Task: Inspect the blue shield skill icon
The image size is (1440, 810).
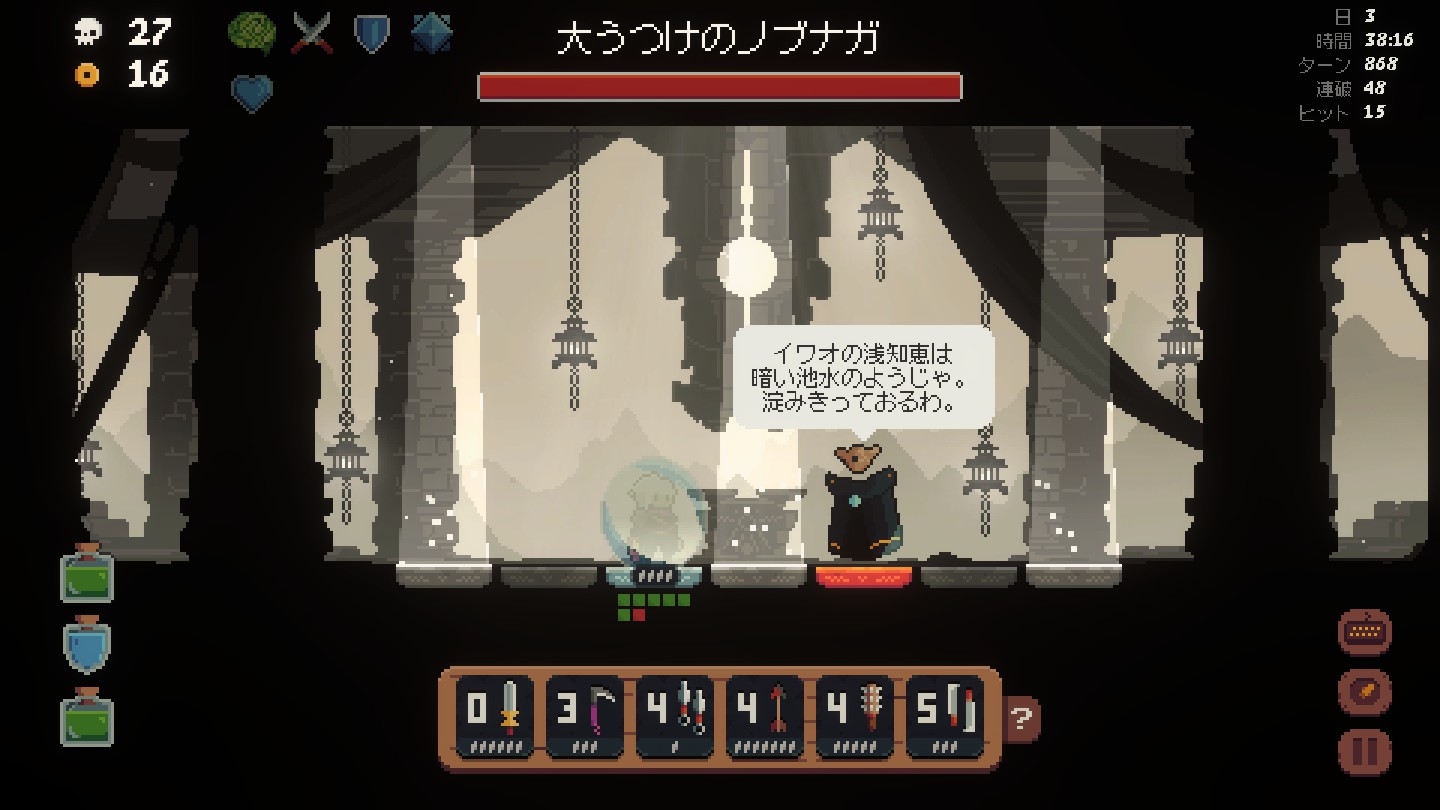Action: pyautogui.click(x=371, y=34)
